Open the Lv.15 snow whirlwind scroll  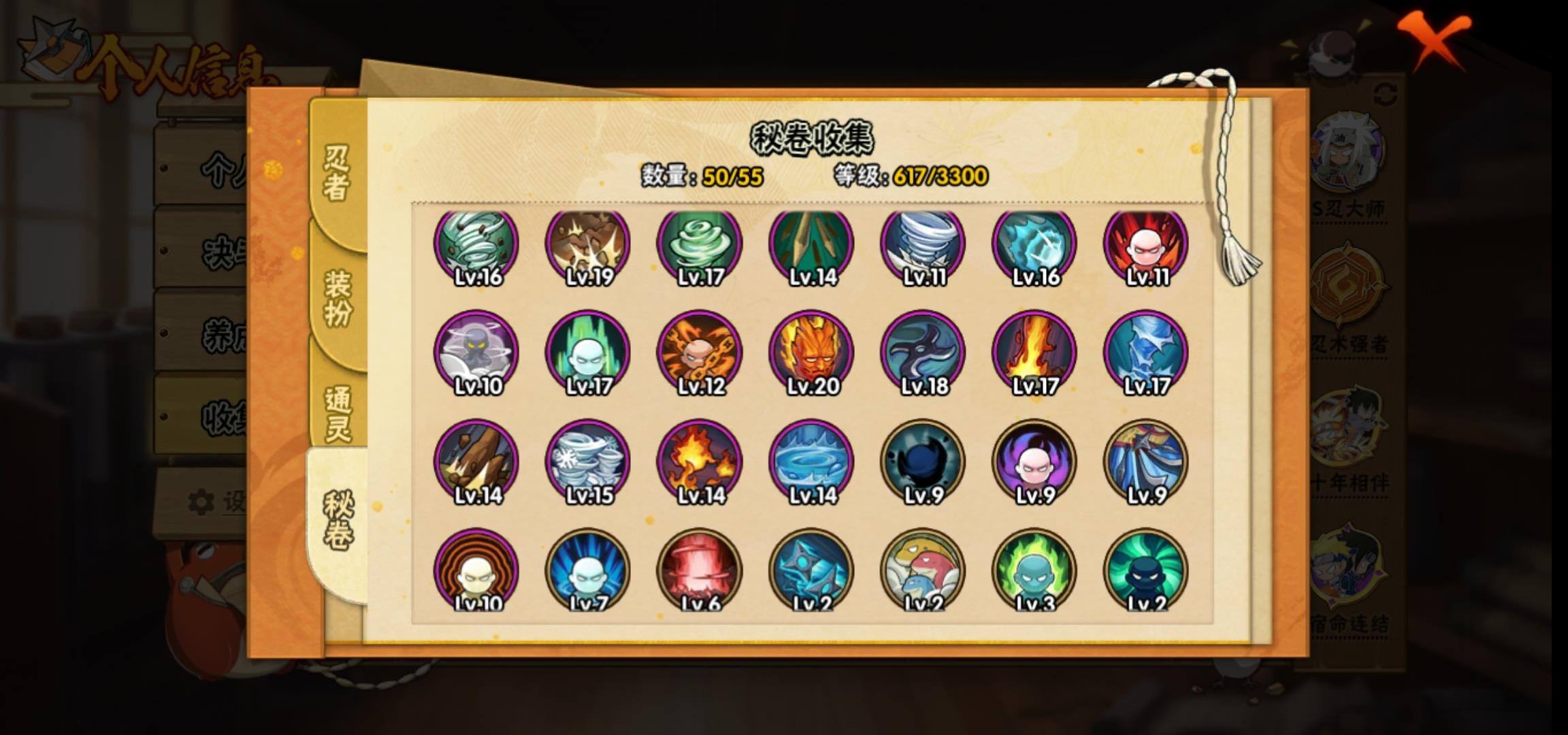(588, 462)
